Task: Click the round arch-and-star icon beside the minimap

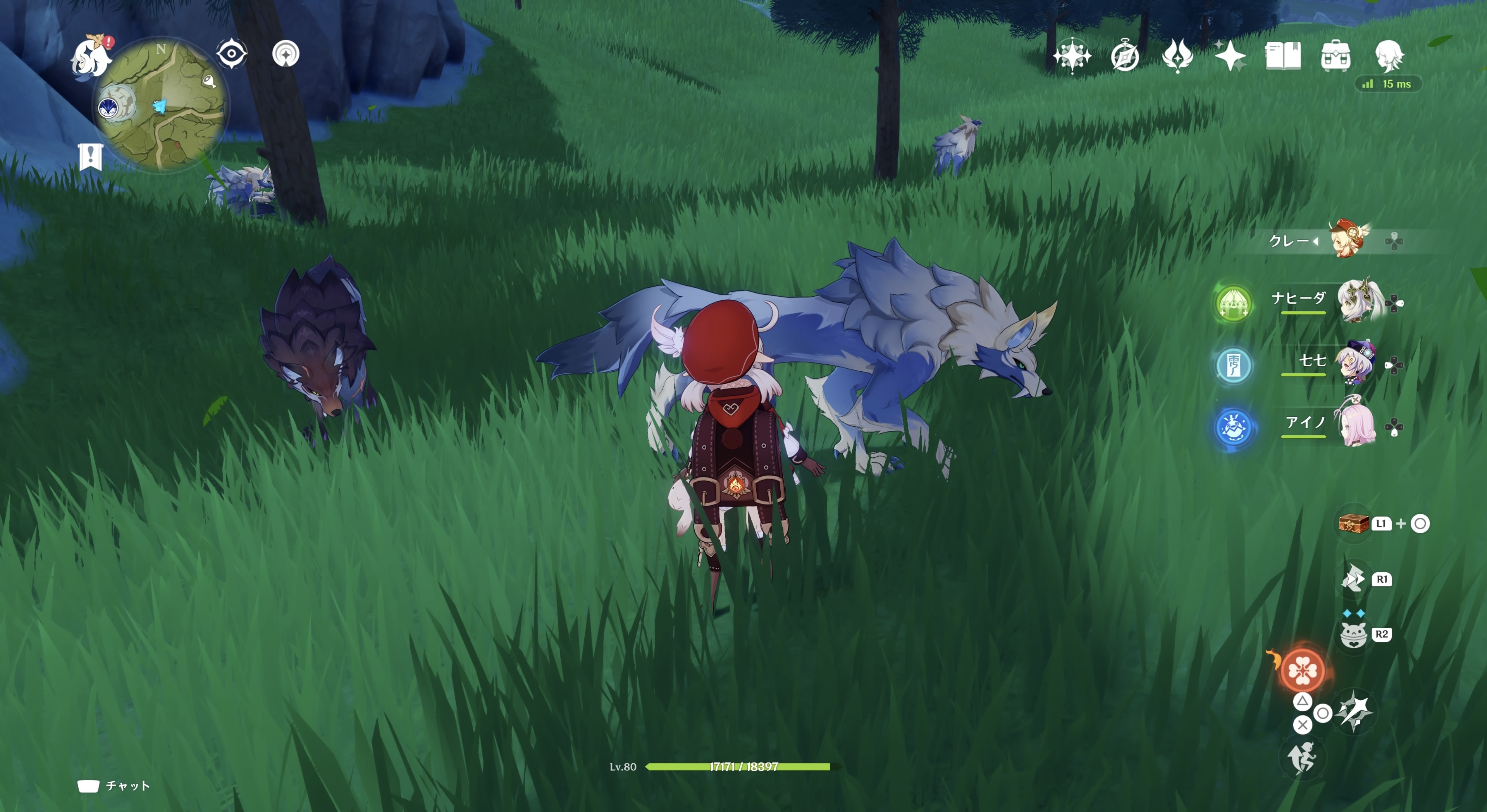Action: coord(286,54)
